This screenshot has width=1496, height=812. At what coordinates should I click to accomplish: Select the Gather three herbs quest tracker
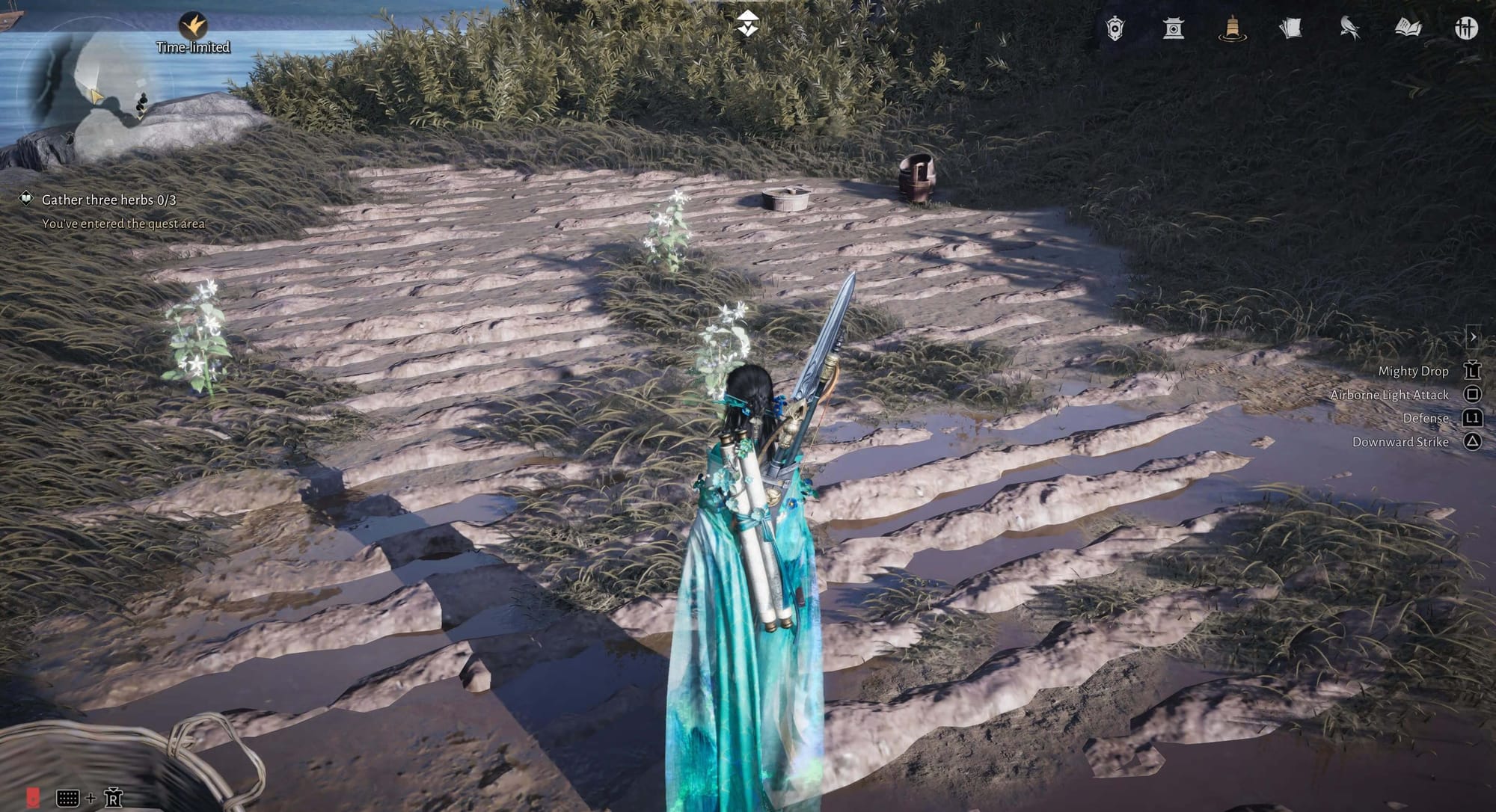click(108, 200)
